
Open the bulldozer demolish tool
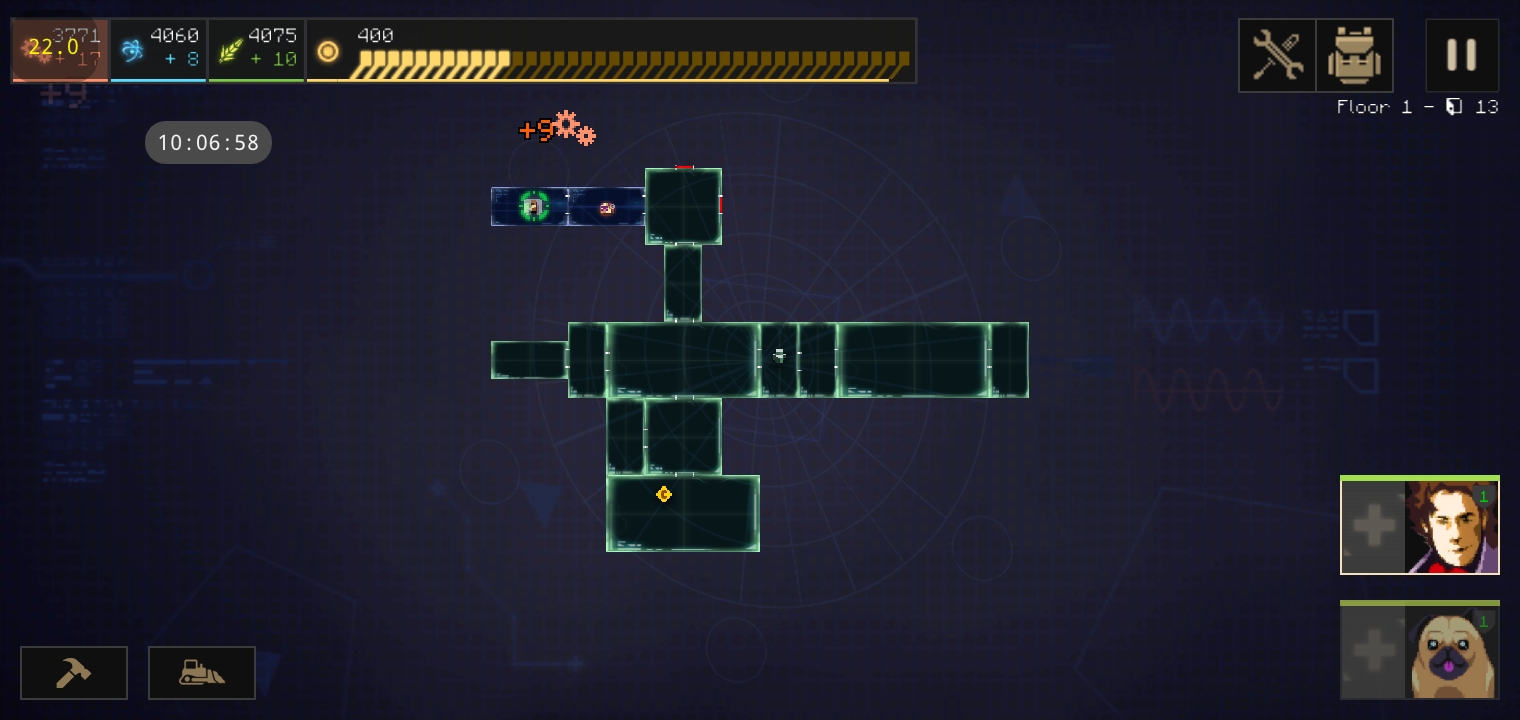pos(202,673)
